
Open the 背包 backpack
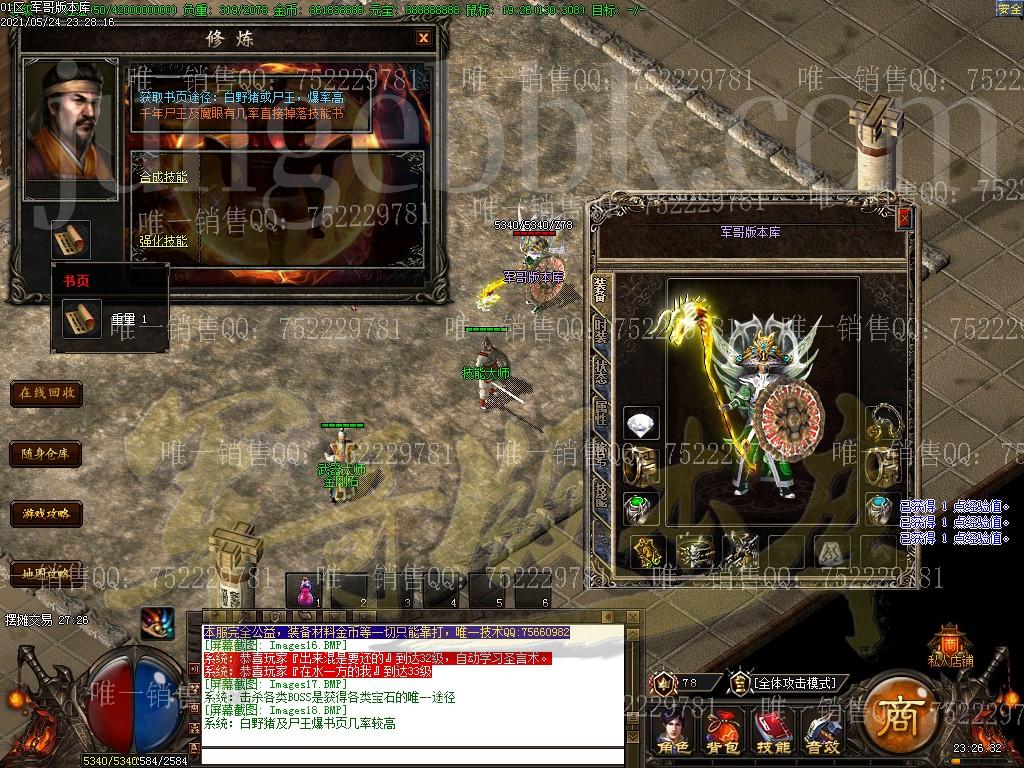tap(722, 733)
